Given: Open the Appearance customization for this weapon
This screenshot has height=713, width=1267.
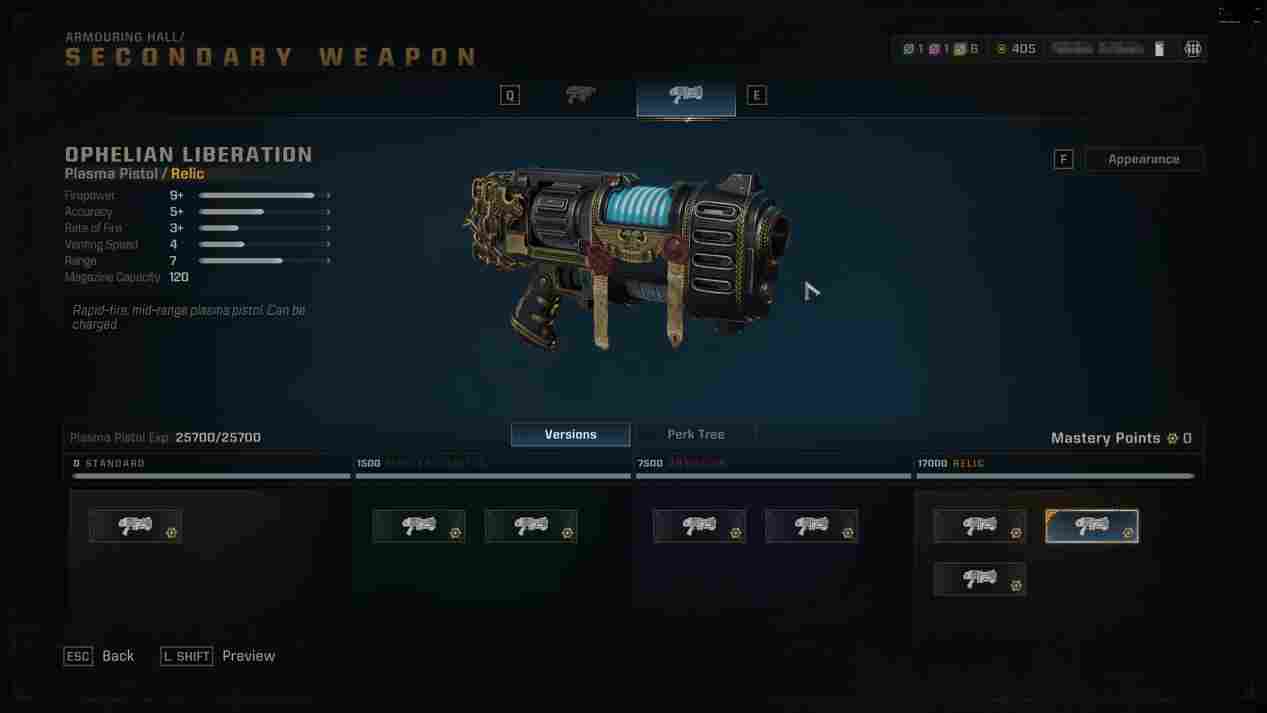Looking at the screenshot, I should (1143, 159).
